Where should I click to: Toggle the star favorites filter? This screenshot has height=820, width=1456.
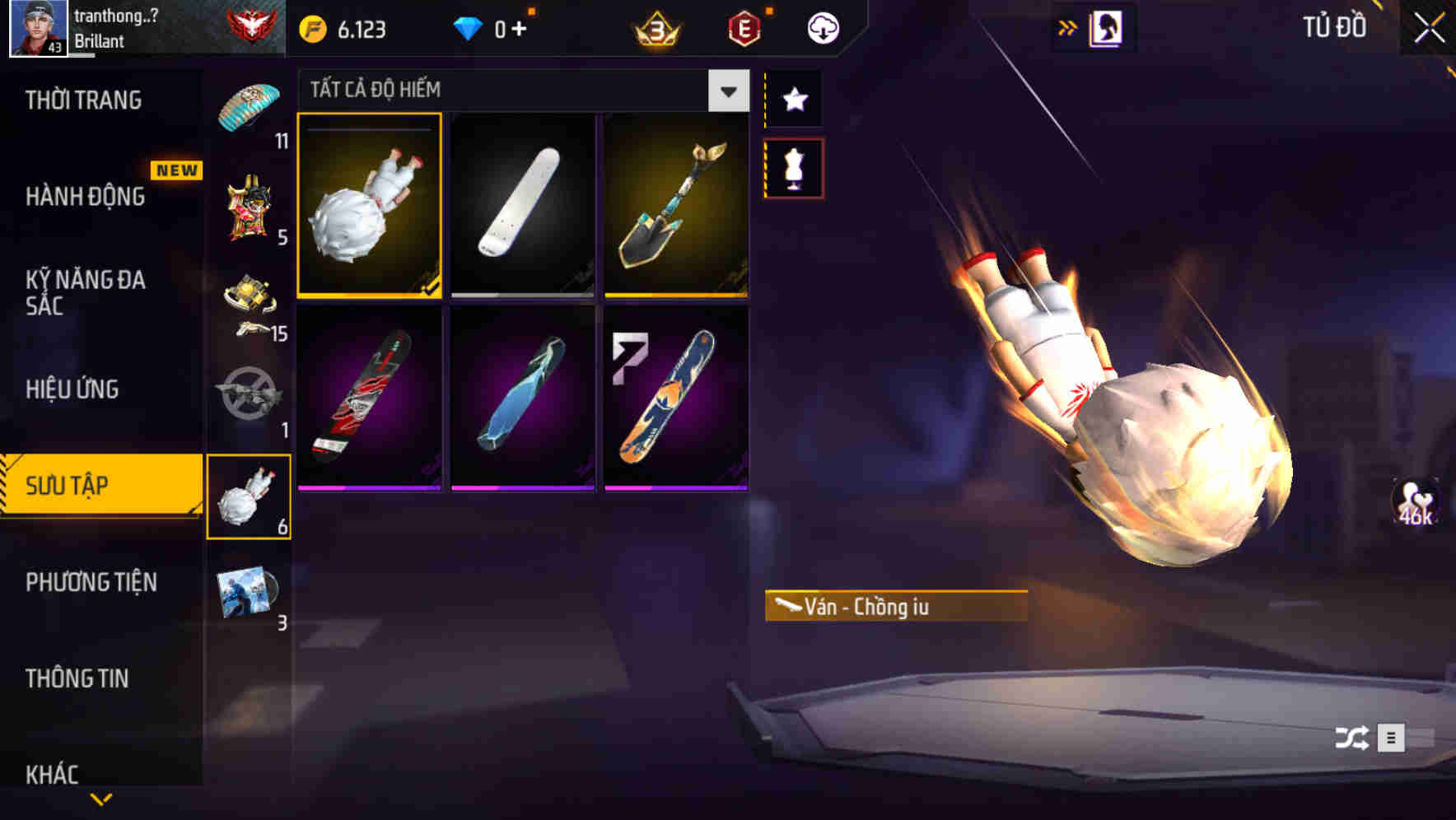click(x=793, y=99)
